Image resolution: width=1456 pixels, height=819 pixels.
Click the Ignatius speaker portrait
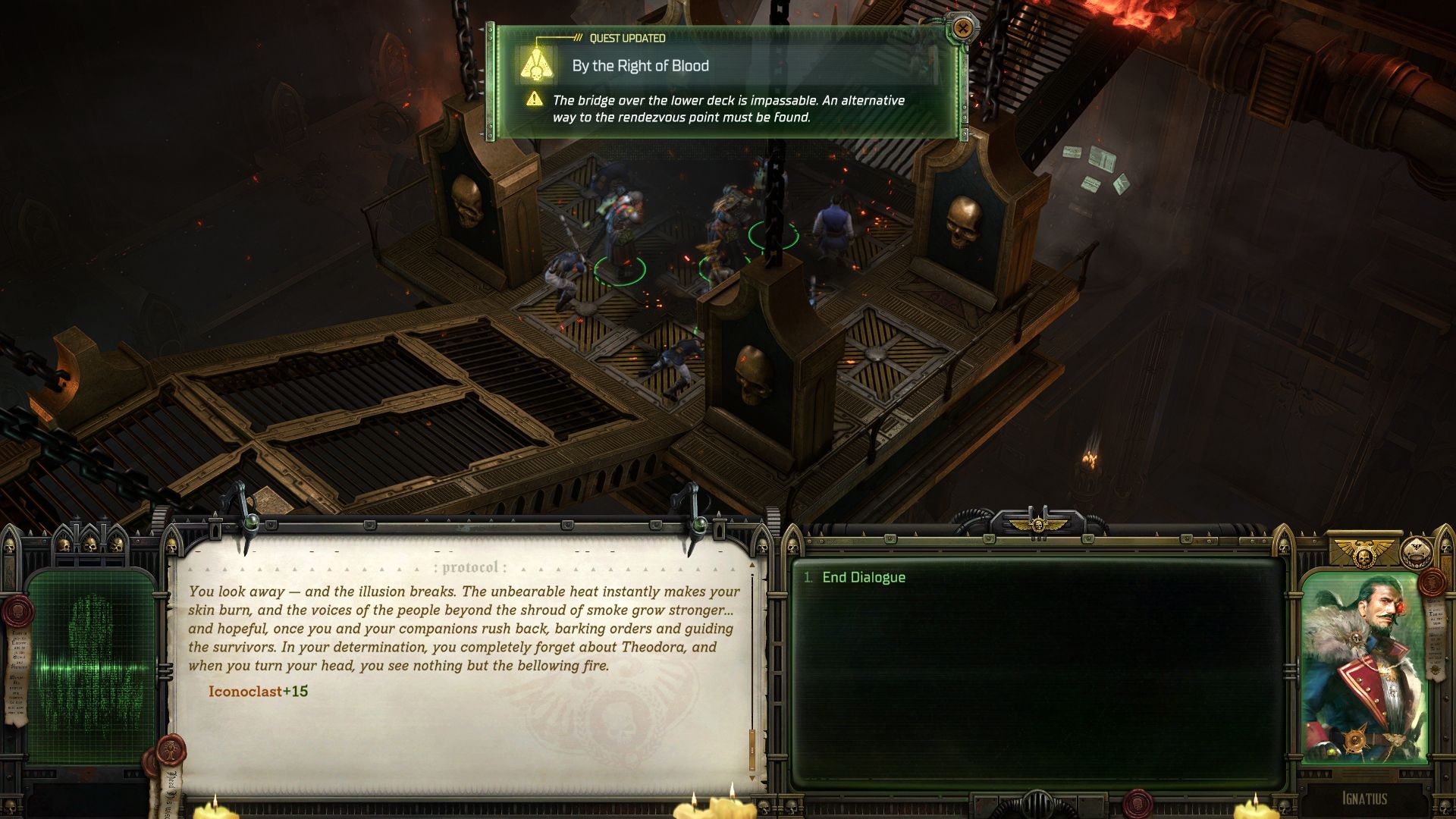click(1363, 667)
